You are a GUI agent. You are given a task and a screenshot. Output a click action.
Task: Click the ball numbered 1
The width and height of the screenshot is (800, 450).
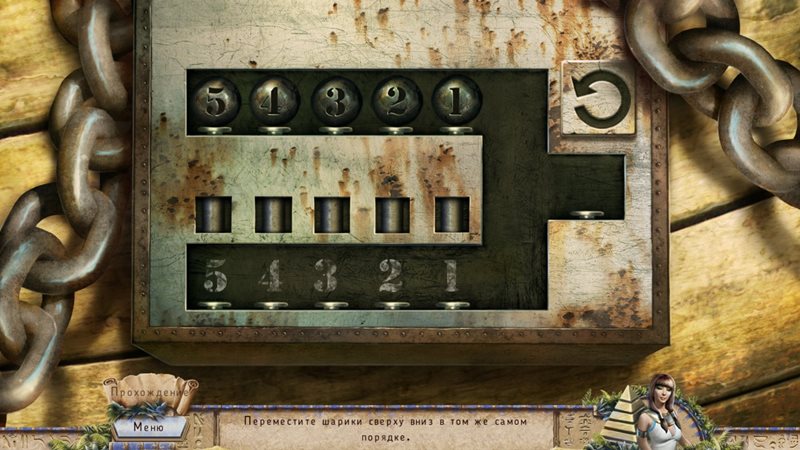click(x=455, y=101)
